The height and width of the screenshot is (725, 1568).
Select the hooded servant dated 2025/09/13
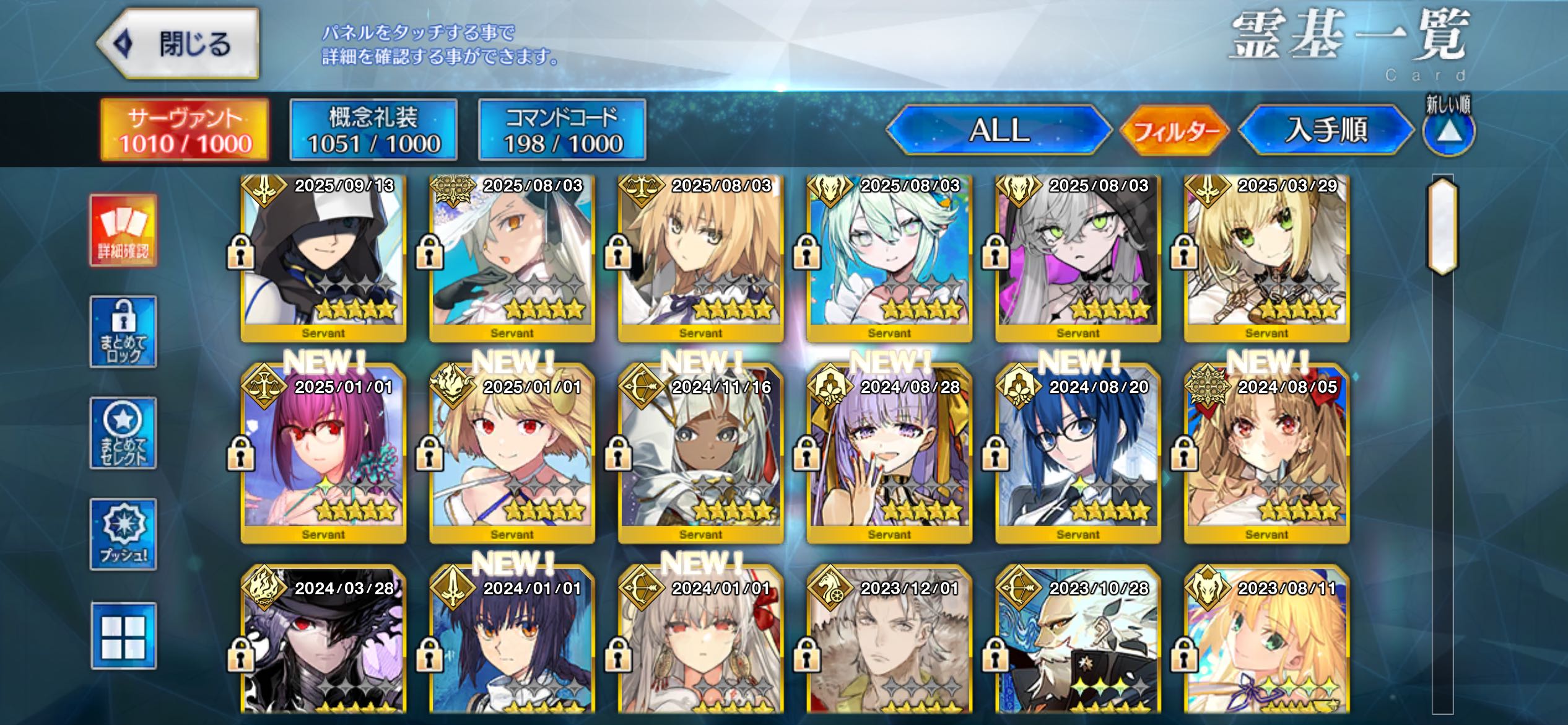[323, 257]
